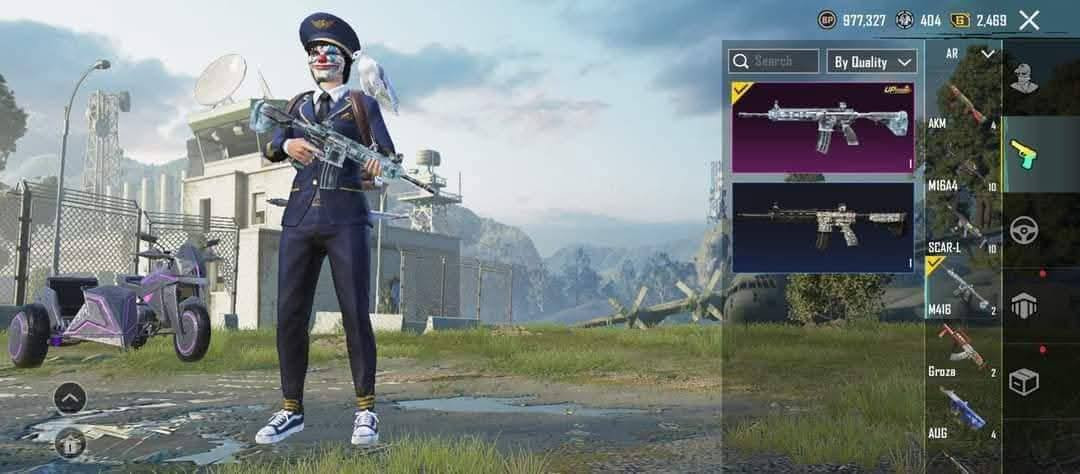Viewport: 1080px width, 474px height.
Task: Open the backpack gear tab
Action: click(x=1024, y=306)
